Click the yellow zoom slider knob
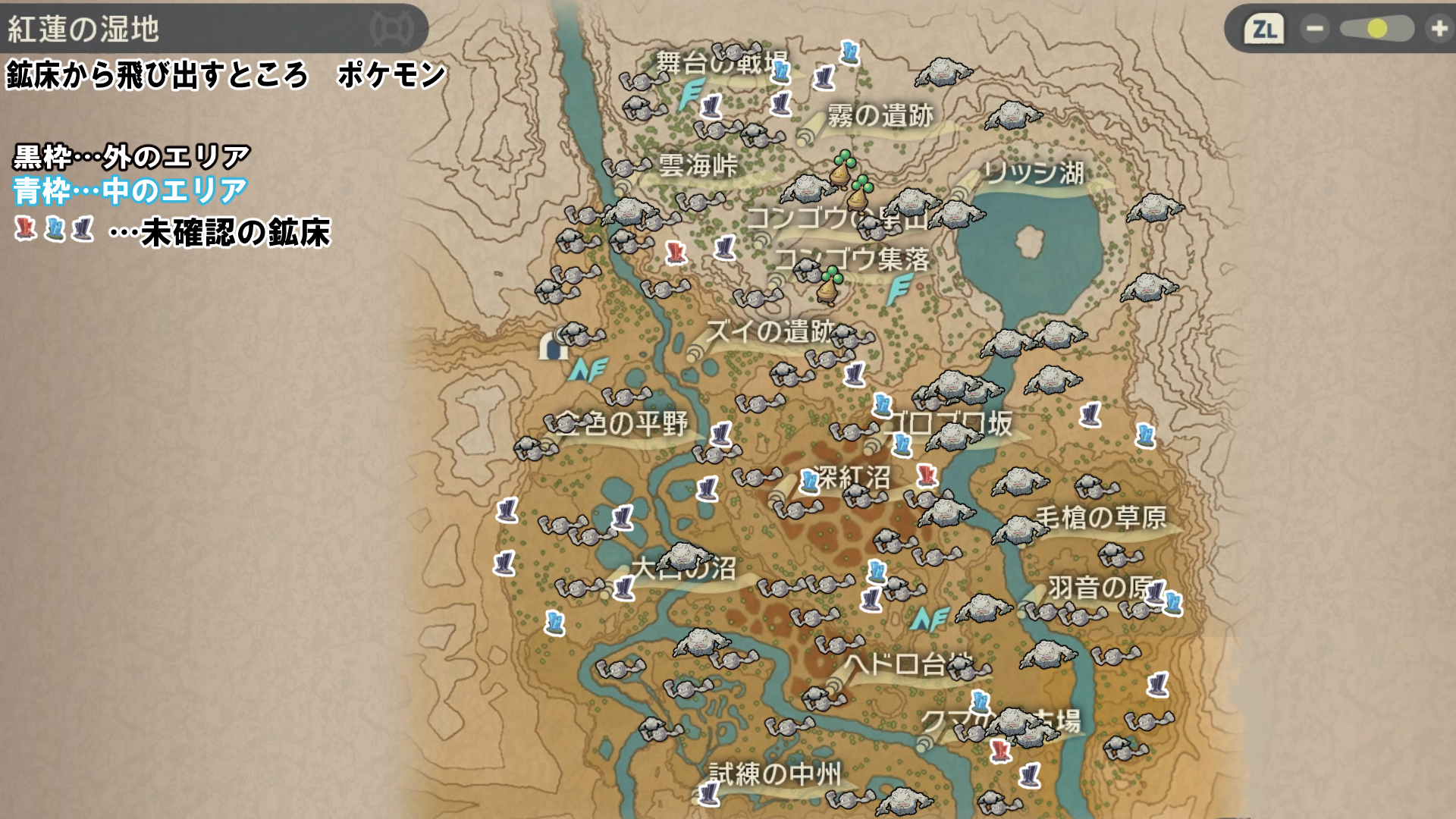 click(1377, 29)
